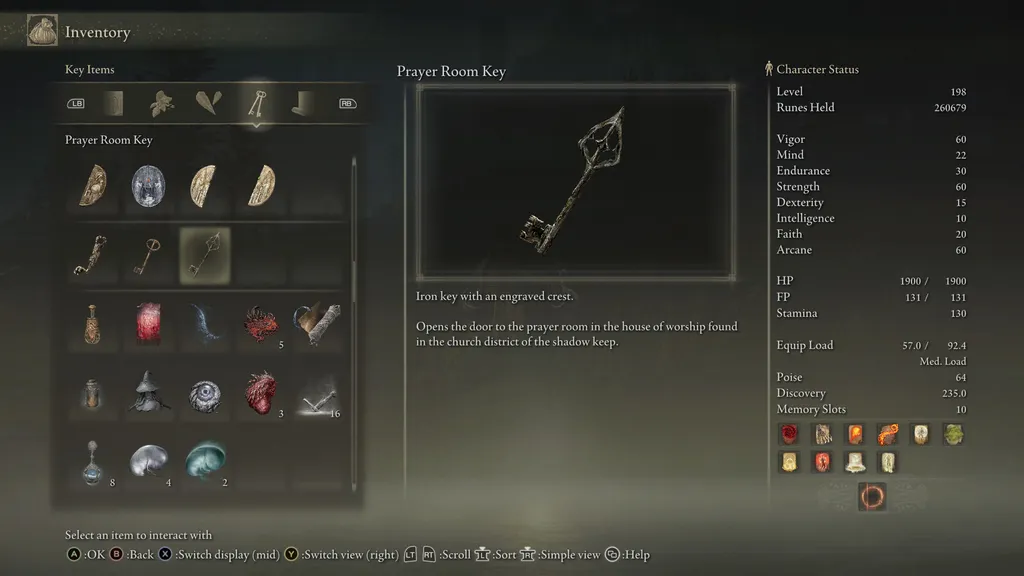The width and height of the screenshot is (1024, 576).
Task: Choose the wrapped cloth bundle item
Action: point(317,325)
